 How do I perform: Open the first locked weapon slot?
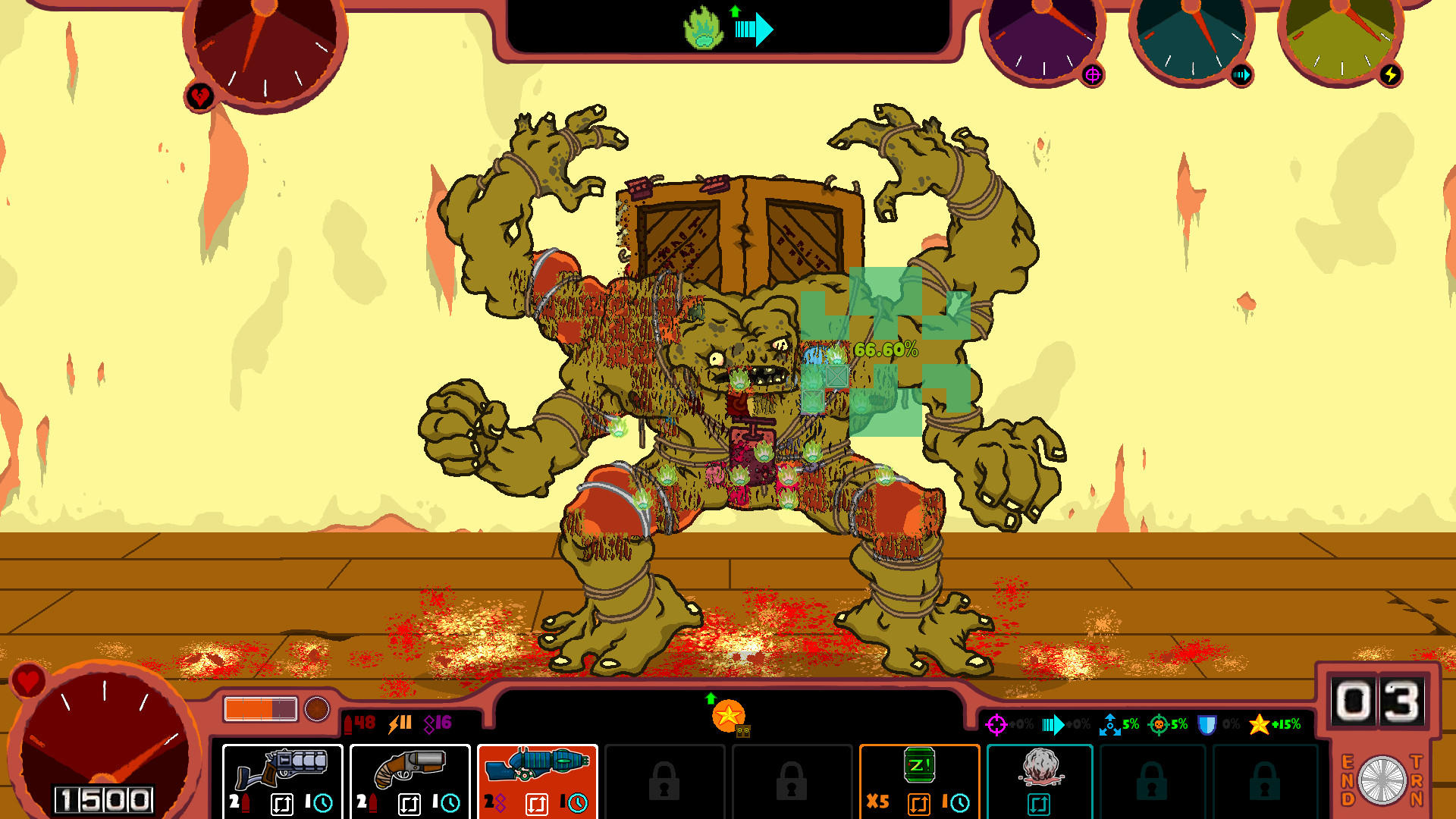[x=665, y=780]
